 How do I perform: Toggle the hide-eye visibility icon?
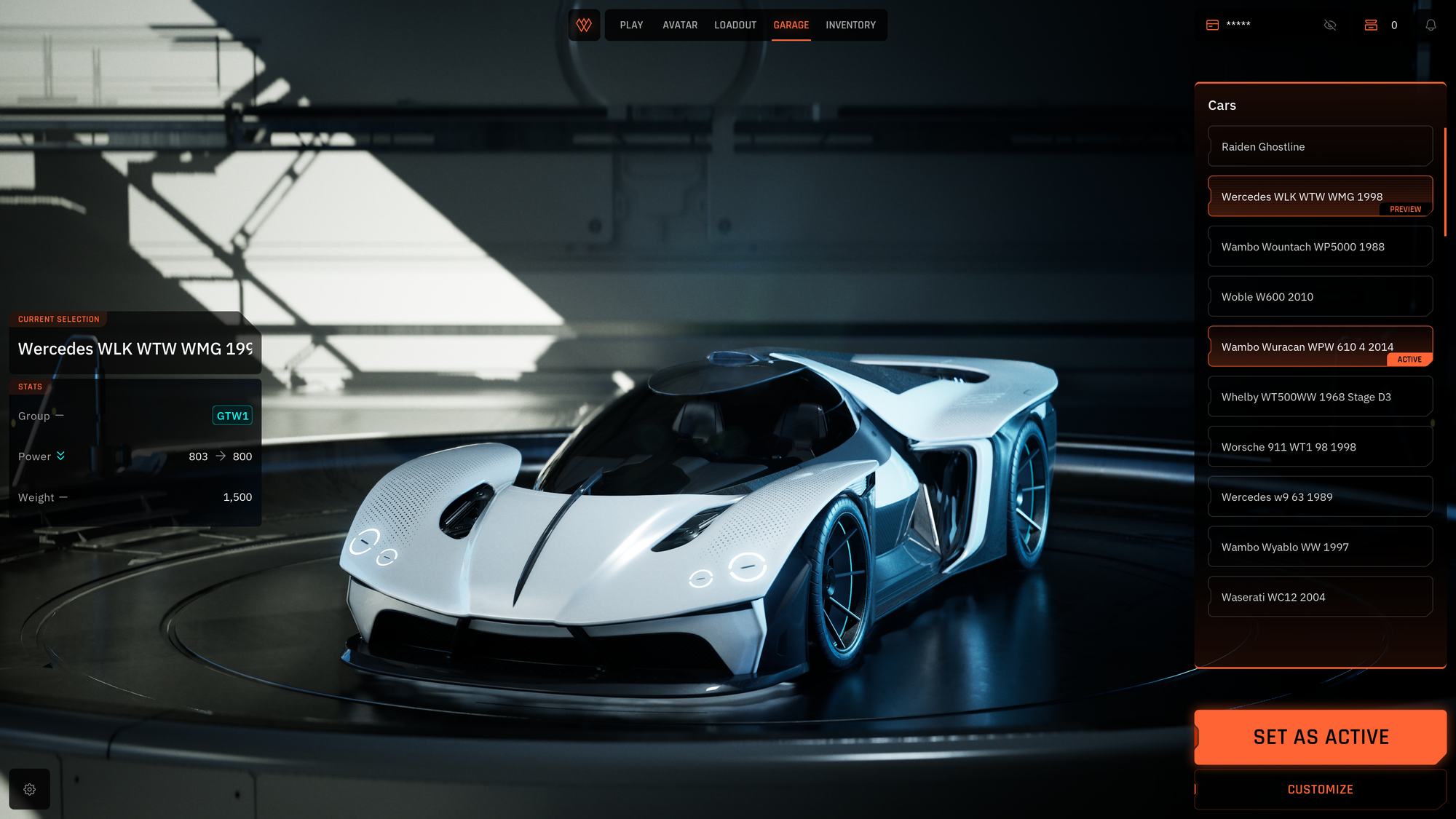click(1330, 25)
